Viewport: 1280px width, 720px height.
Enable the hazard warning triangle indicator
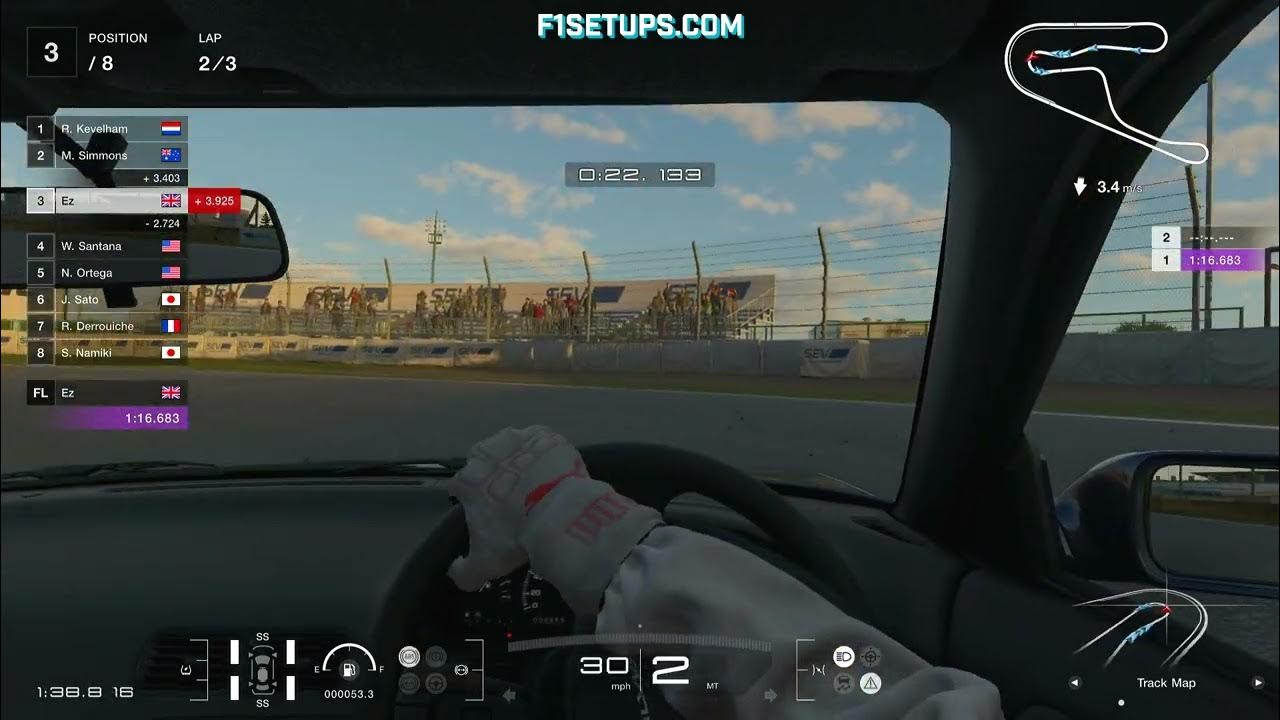click(x=871, y=683)
